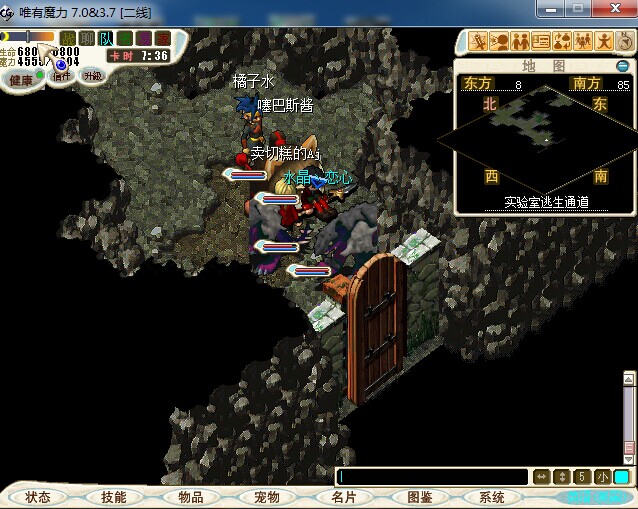The width and height of the screenshot is (638, 509).
Task: Open the 名片 name card menu
Action: coord(343,497)
